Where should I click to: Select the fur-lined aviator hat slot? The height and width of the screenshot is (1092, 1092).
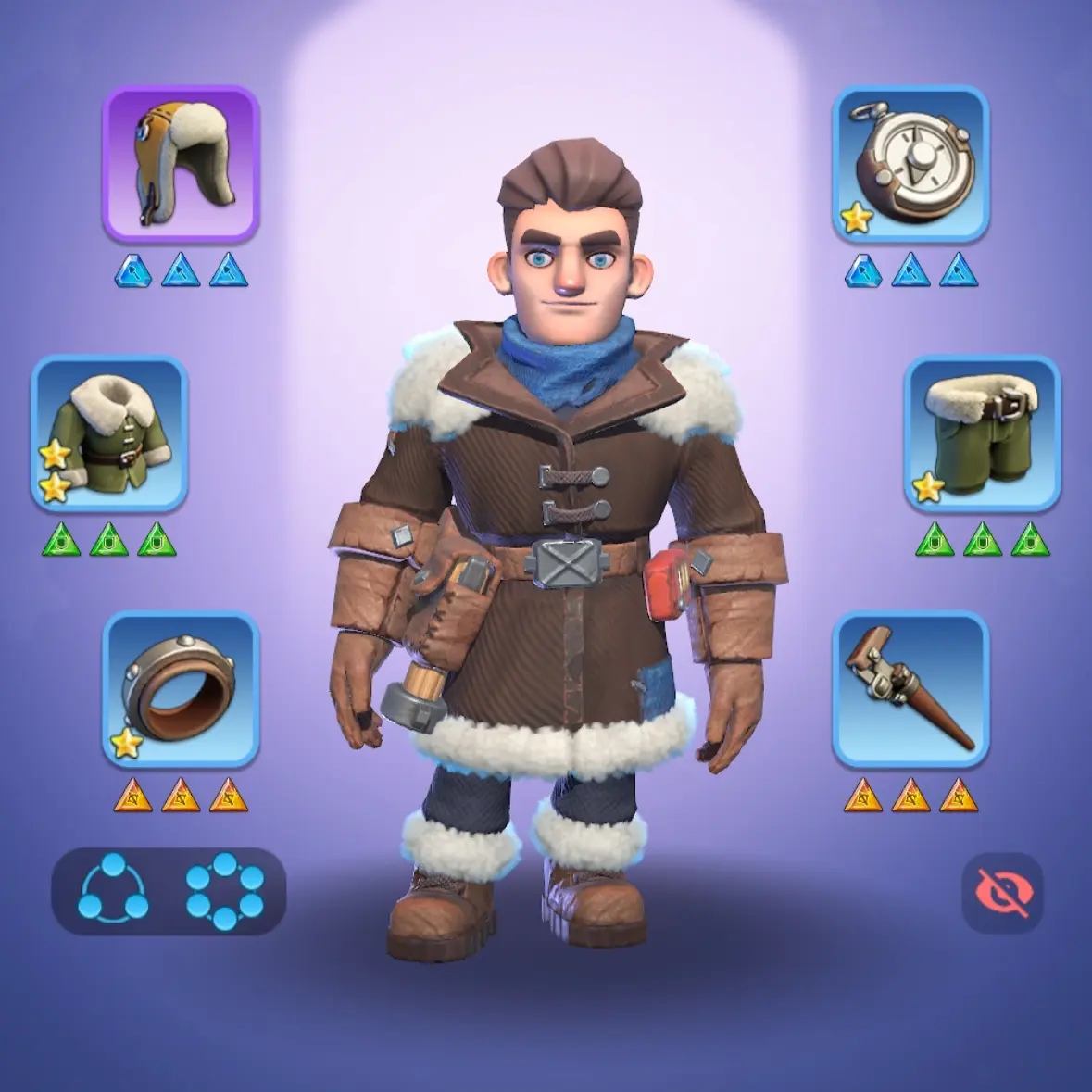181,164
